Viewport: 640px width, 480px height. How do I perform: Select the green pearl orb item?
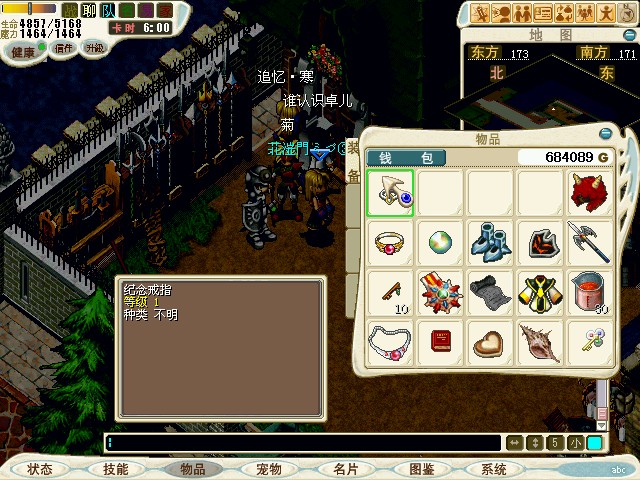point(440,243)
